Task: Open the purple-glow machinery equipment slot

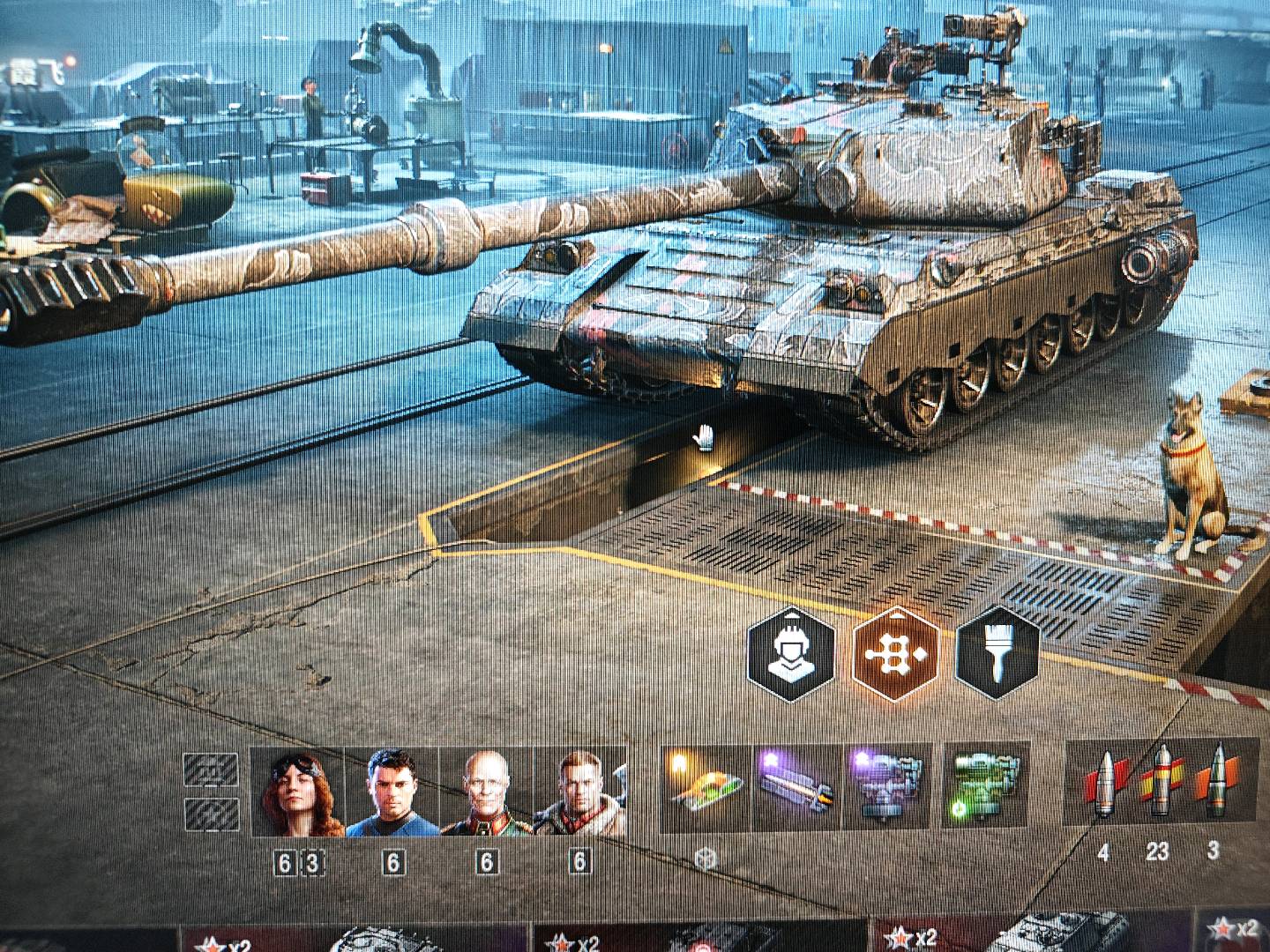Action: pos(888,787)
